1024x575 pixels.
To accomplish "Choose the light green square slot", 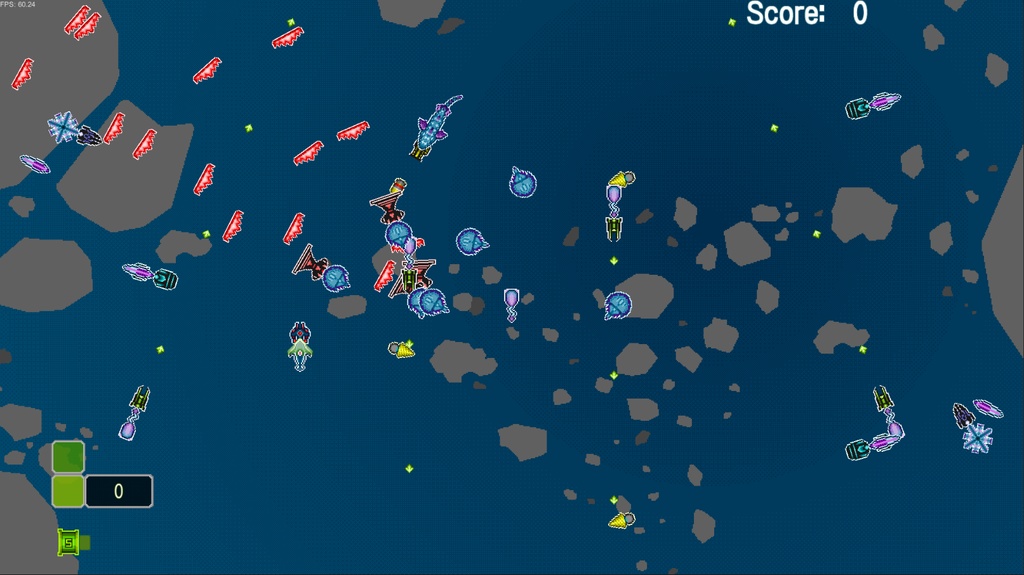I will [68, 491].
